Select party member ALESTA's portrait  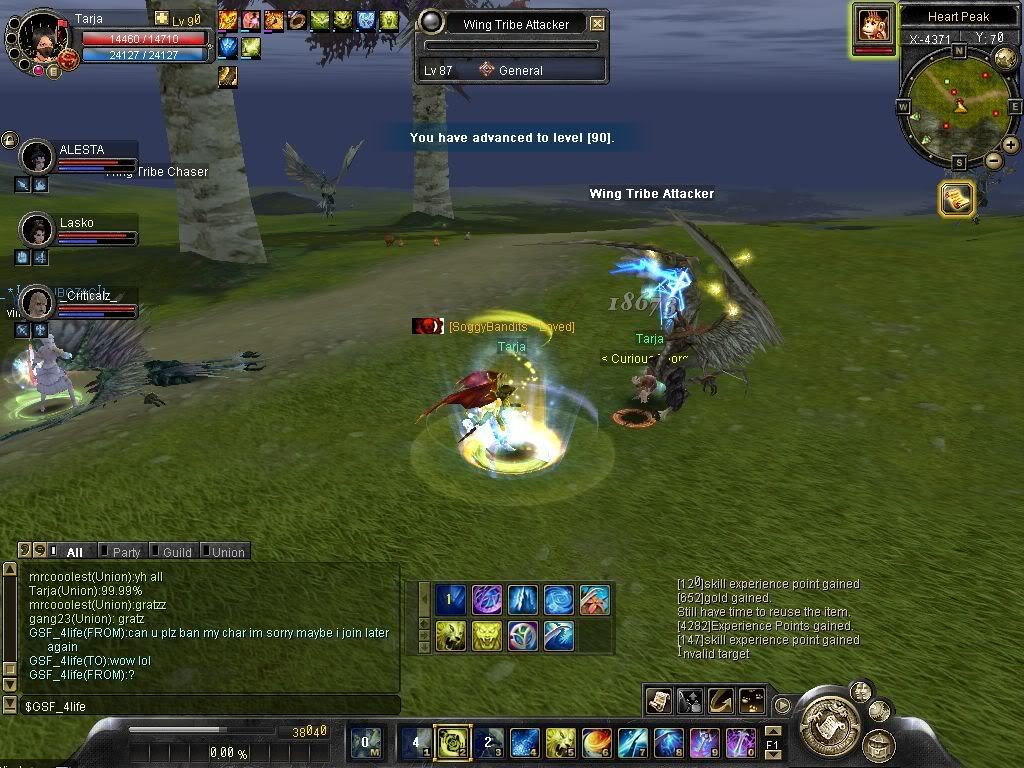37,157
